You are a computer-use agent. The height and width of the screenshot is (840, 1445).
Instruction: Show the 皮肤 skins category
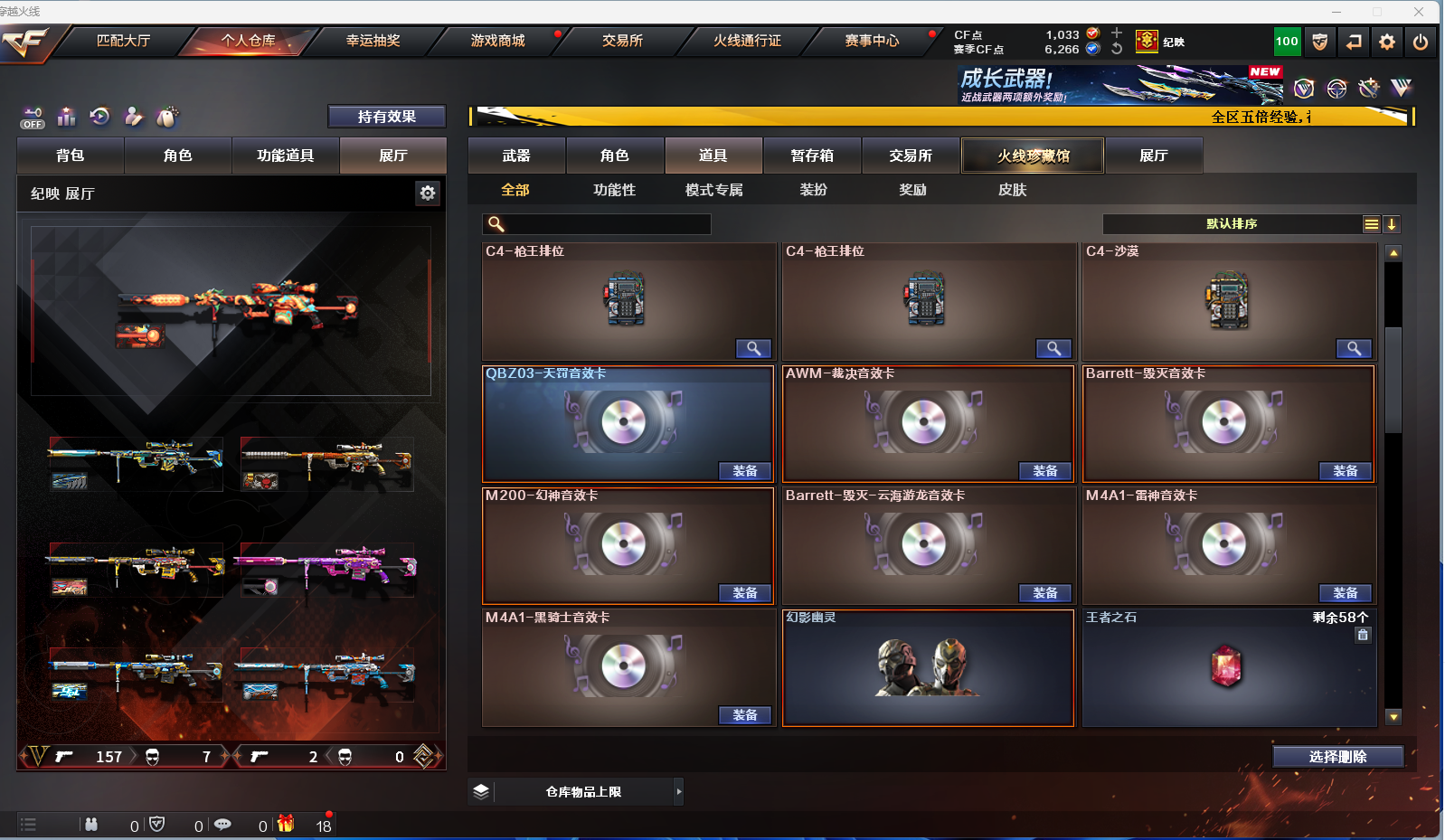tap(1012, 190)
